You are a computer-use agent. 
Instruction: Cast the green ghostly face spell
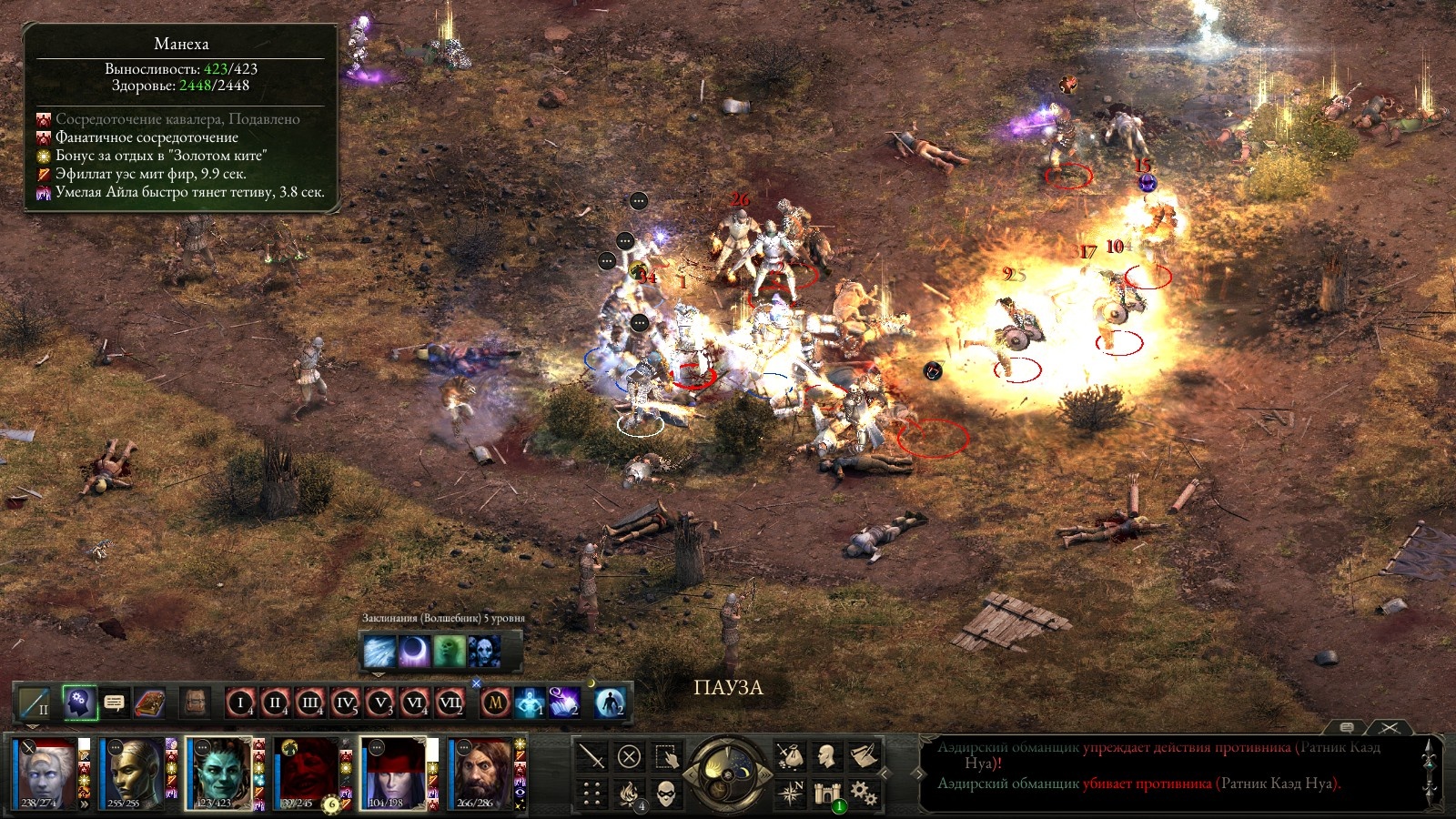point(449,652)
